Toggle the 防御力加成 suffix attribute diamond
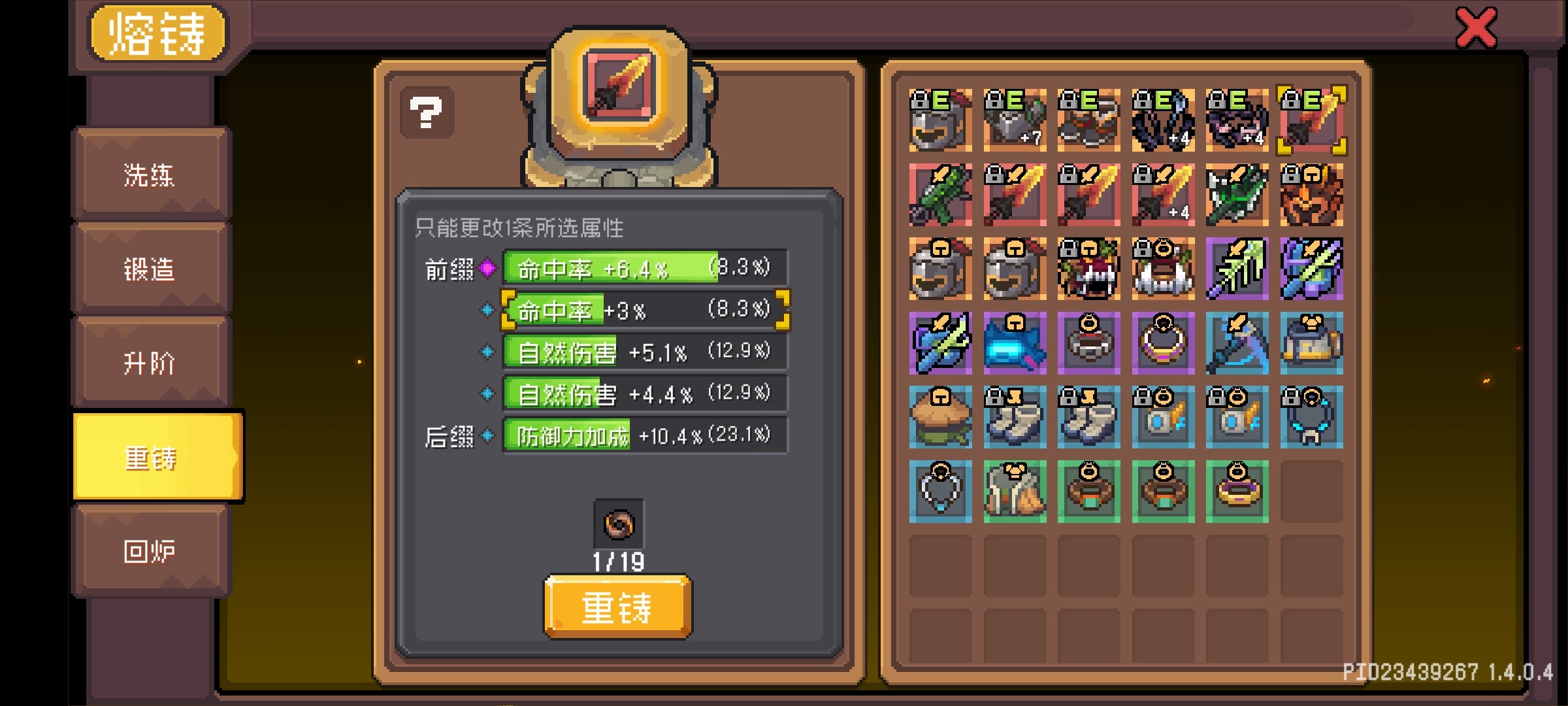Screen dimensions: 1568x706 click(x=486, y=435)
